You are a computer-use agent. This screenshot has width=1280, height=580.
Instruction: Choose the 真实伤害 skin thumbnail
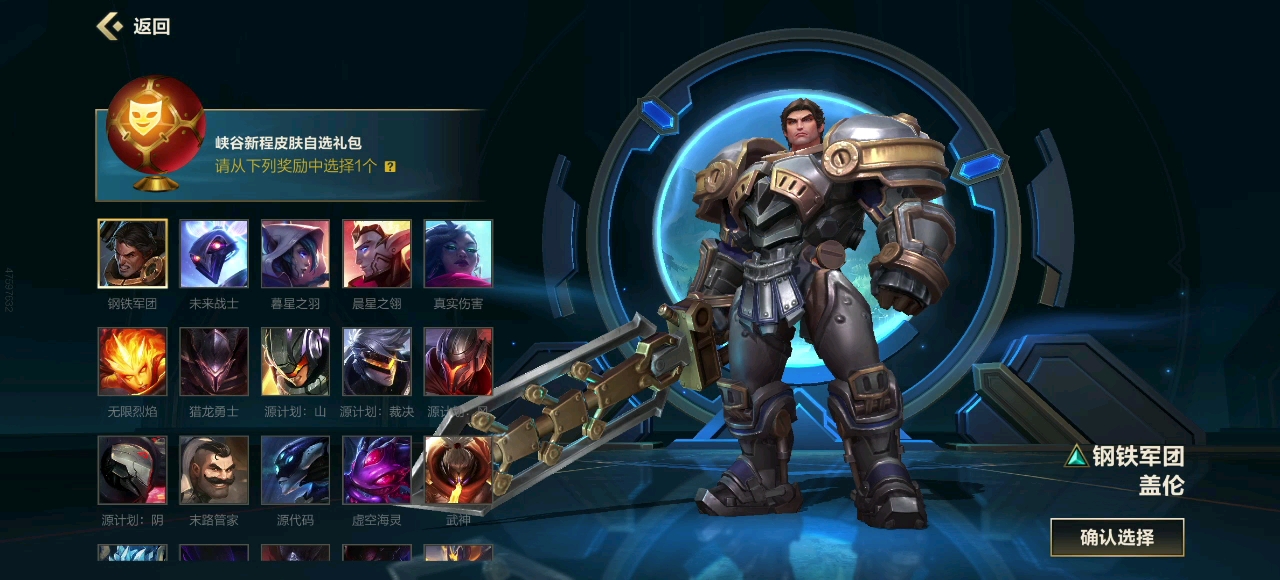(x=458, y=254)
